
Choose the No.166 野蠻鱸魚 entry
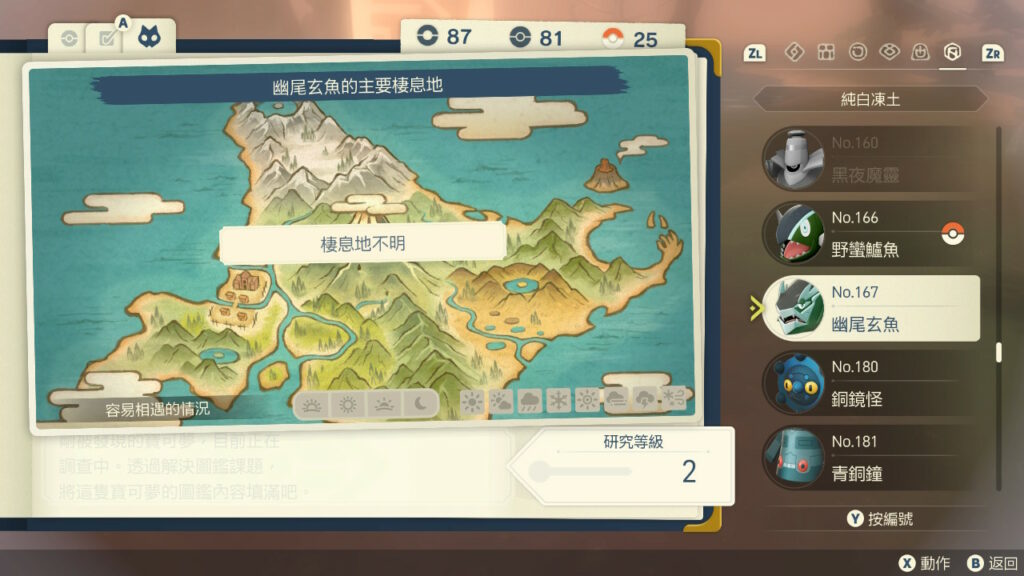tap(866, 234)
